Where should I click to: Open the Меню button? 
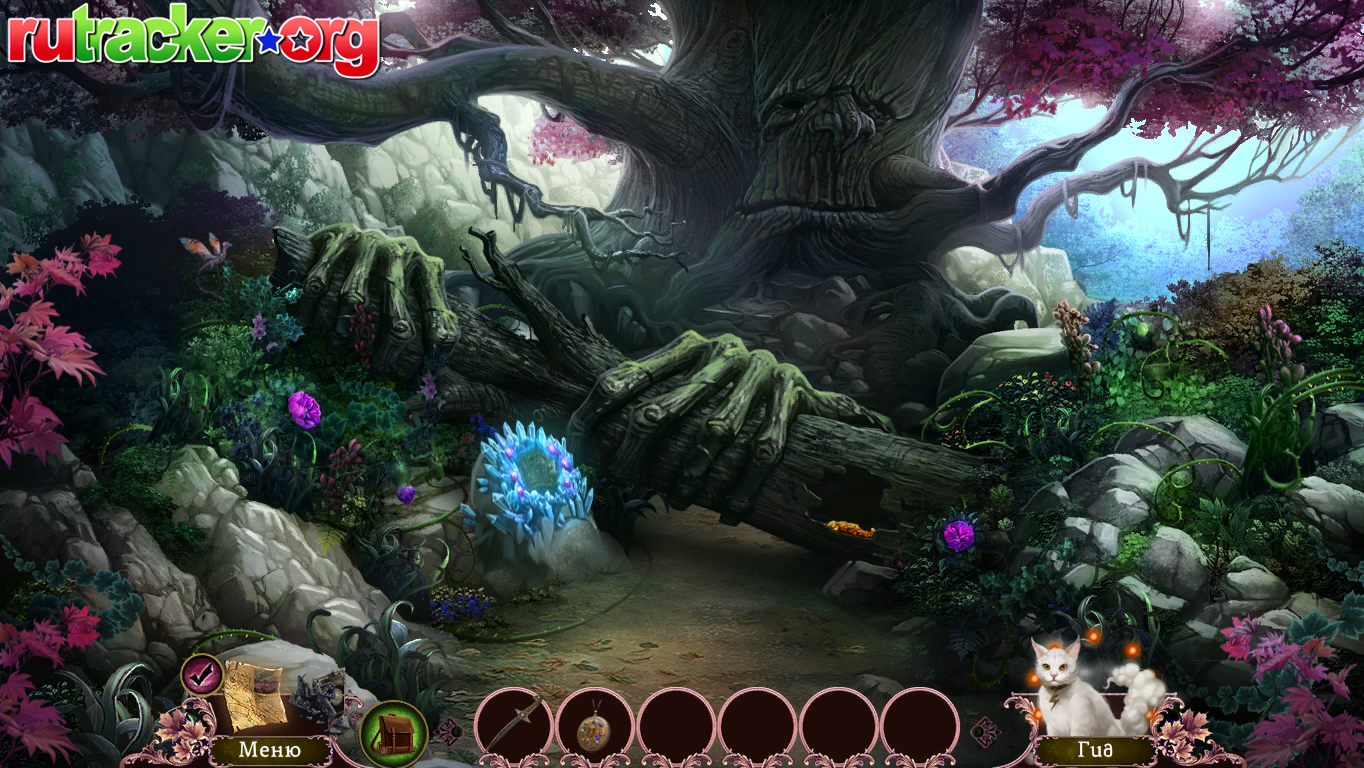270,749
